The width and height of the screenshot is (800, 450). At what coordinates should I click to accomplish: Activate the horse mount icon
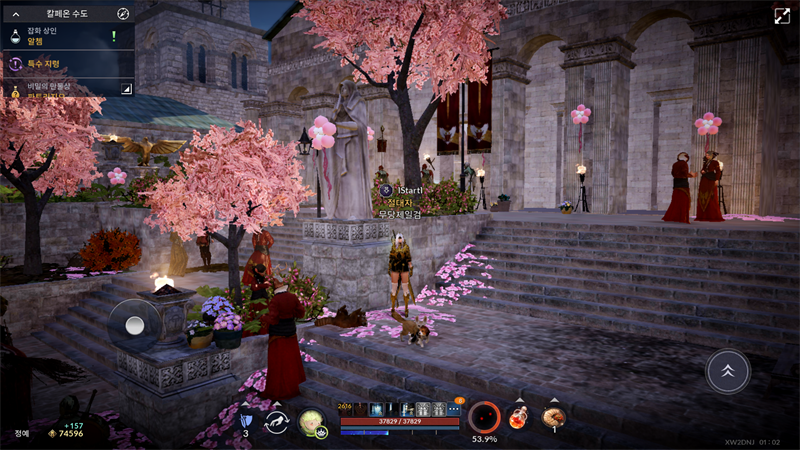point(277,422)
